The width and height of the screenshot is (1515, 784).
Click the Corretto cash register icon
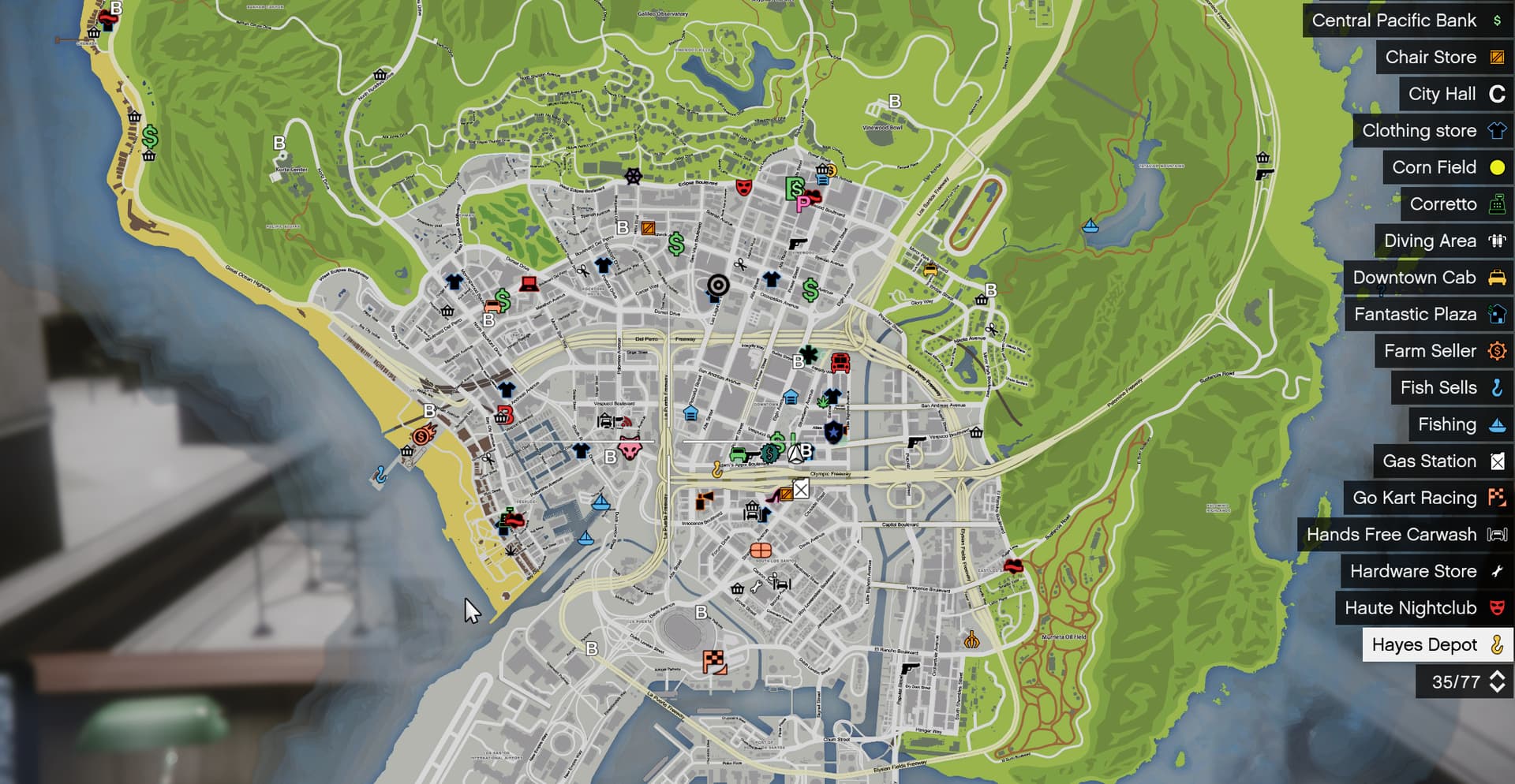tap(1495, 204)
